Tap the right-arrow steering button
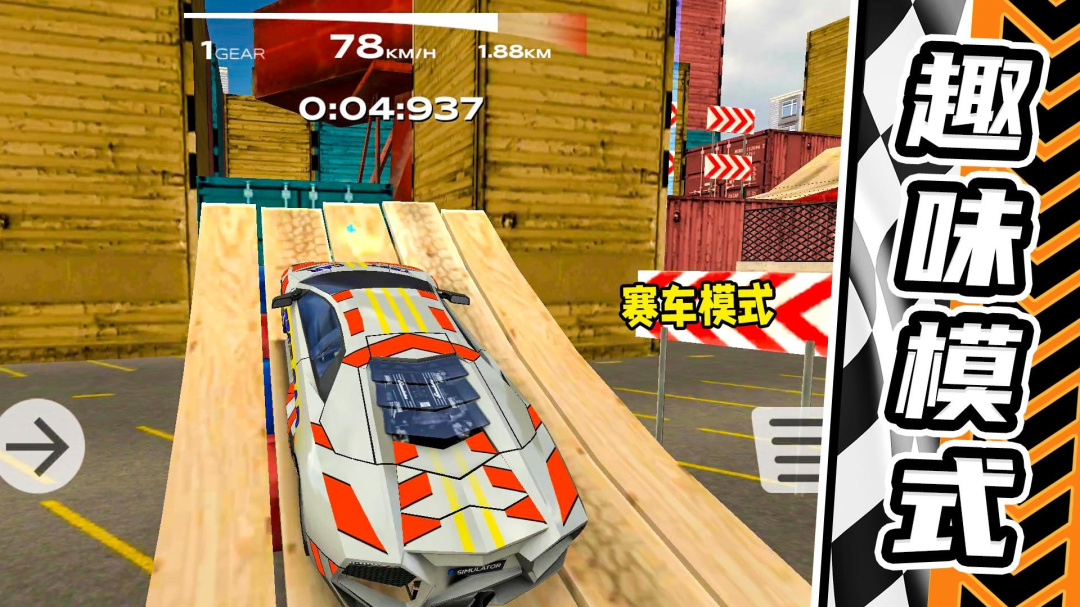This screenshot has height=607, width=1080. [x=38, y=446]
